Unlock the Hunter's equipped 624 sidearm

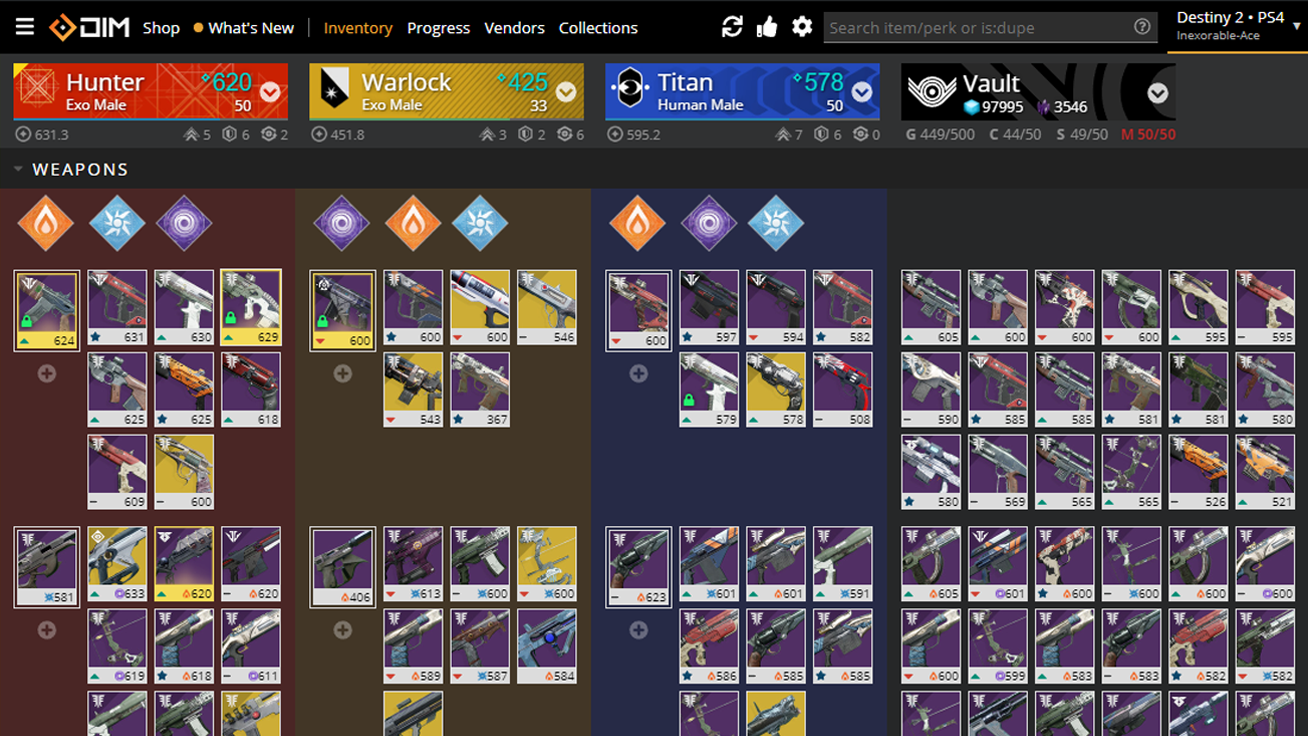[x=27, y=320]
